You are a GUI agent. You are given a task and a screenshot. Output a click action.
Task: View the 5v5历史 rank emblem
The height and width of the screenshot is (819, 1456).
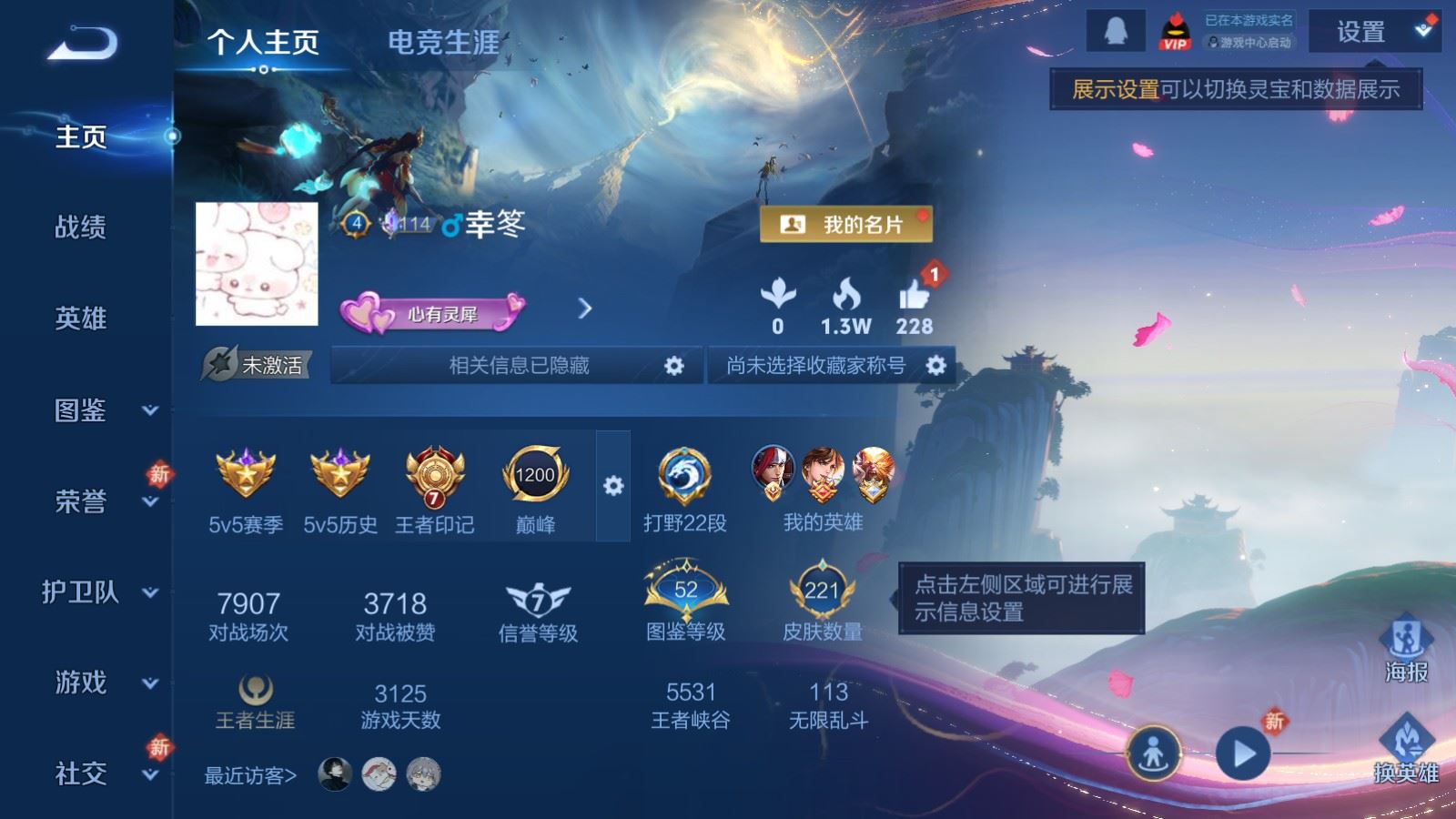pyautogui.click(x=338, y=474)
